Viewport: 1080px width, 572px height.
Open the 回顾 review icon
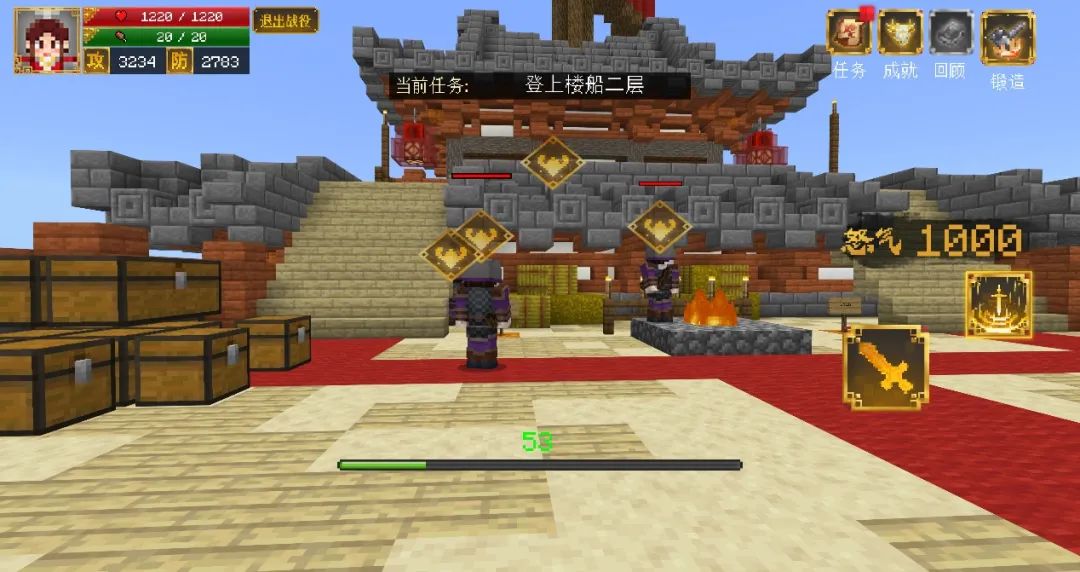pos(951,33)
